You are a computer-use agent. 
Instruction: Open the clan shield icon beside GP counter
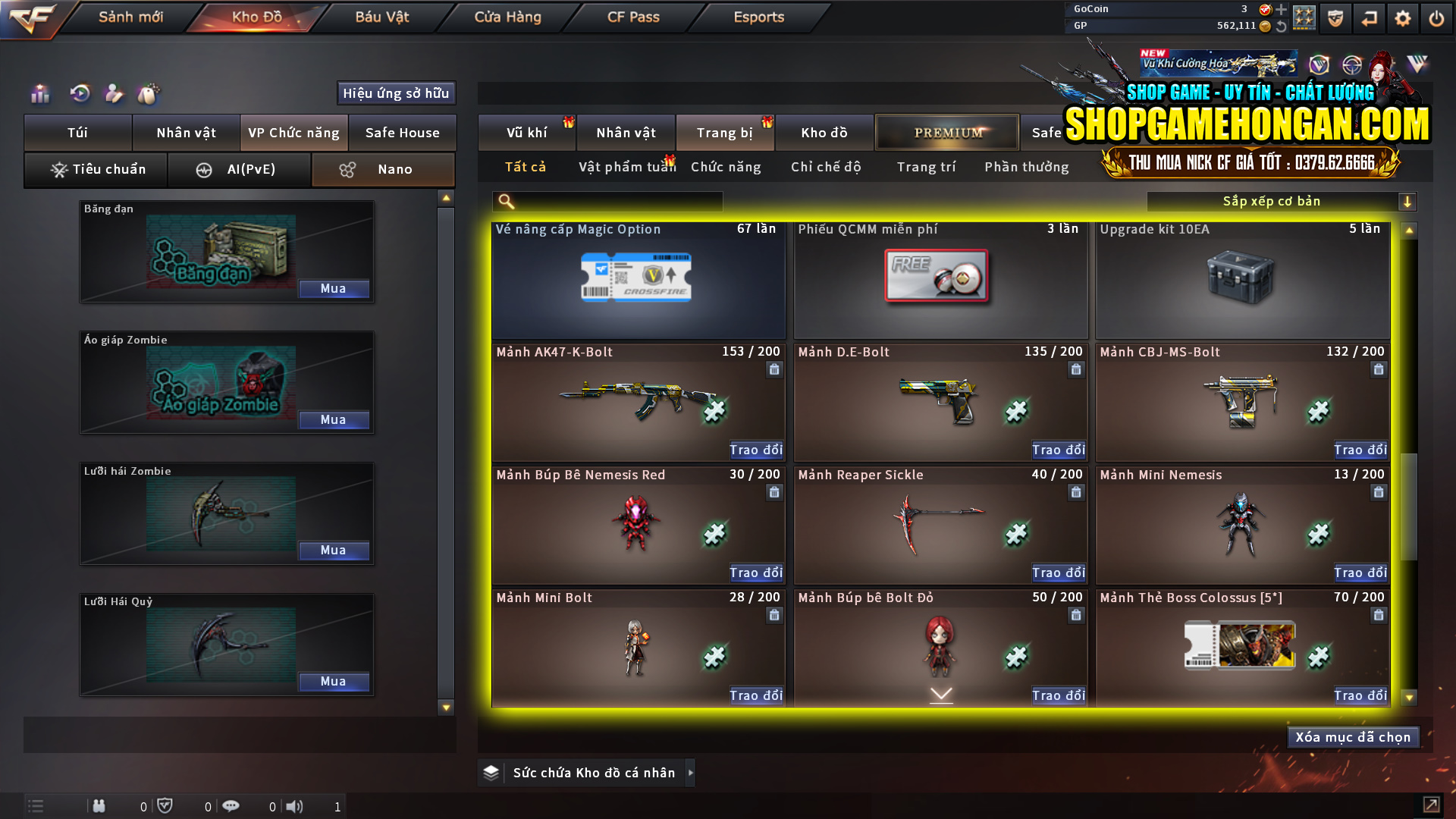point(1335,17)
